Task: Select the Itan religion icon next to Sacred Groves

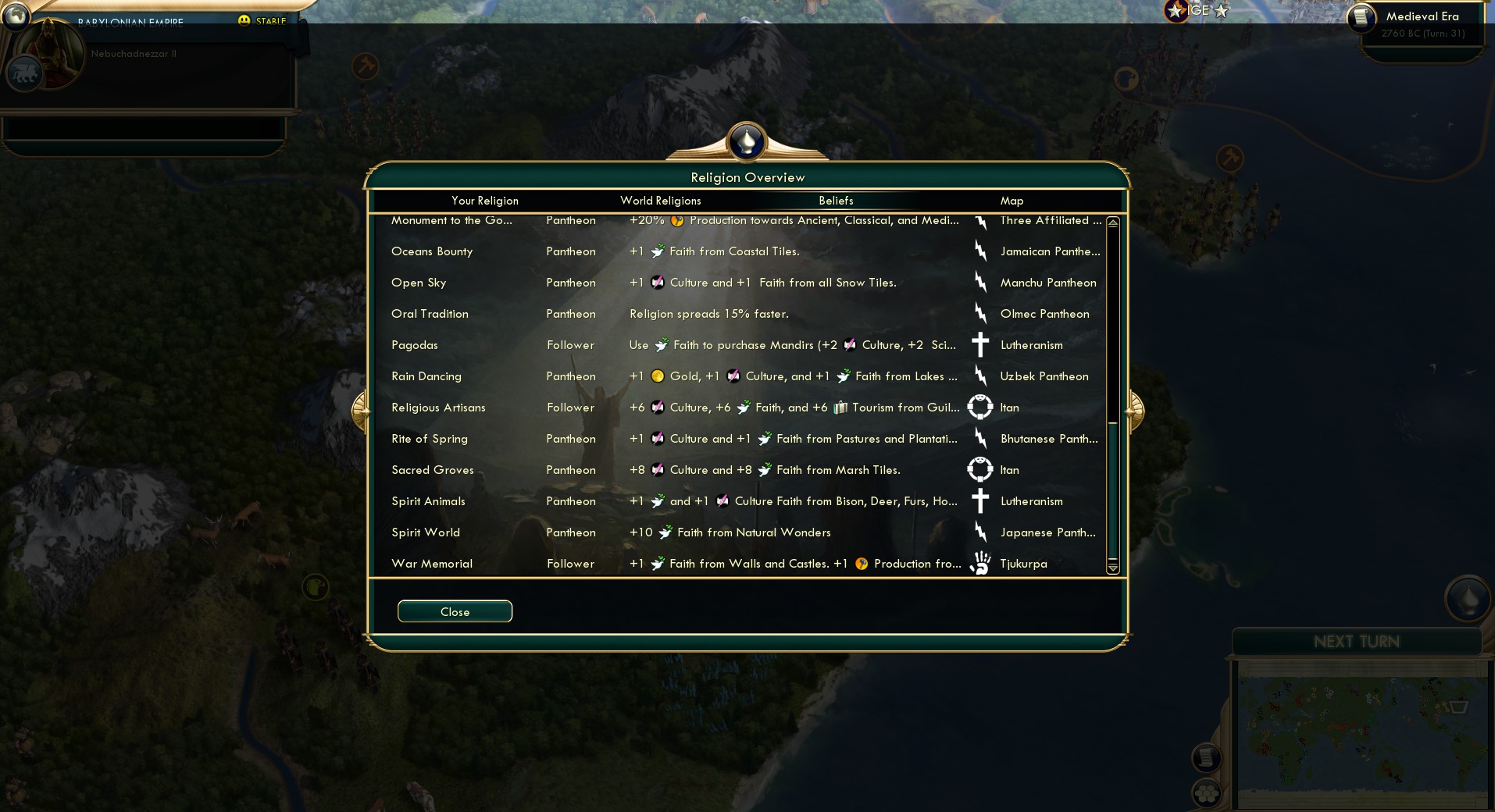Action: tap(981, 470)
